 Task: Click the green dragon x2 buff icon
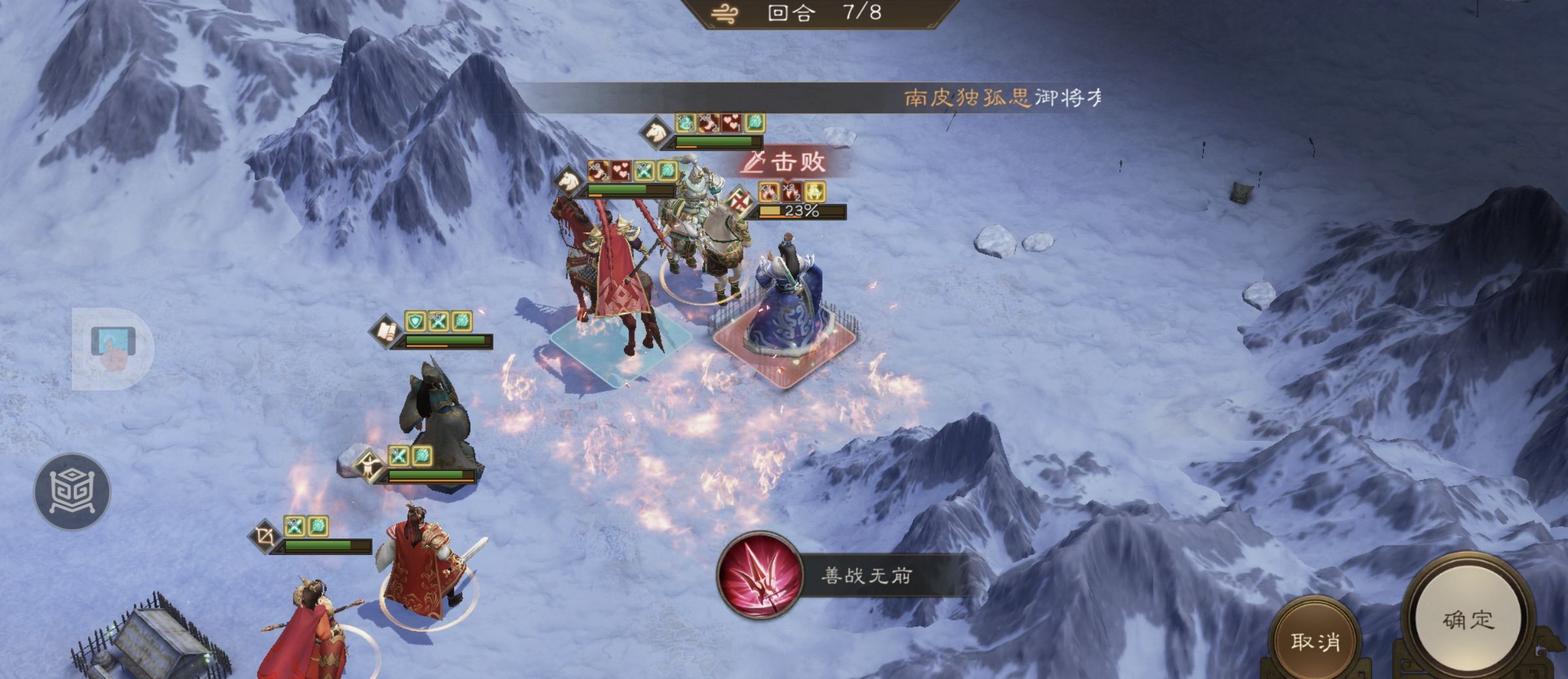pyautogui.click(x=685, y=123)
